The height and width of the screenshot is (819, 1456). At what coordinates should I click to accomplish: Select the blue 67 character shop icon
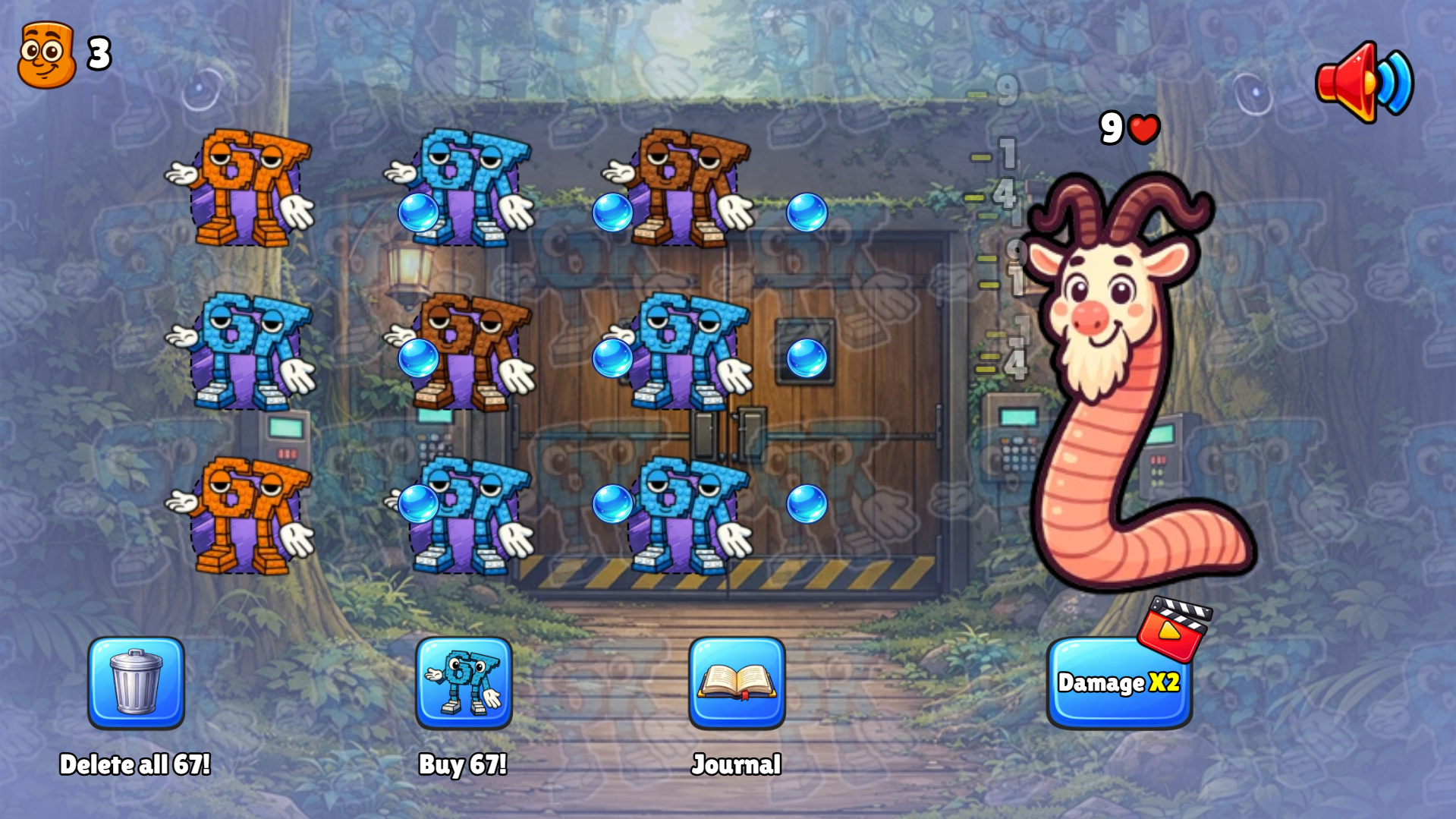(465, 685)
